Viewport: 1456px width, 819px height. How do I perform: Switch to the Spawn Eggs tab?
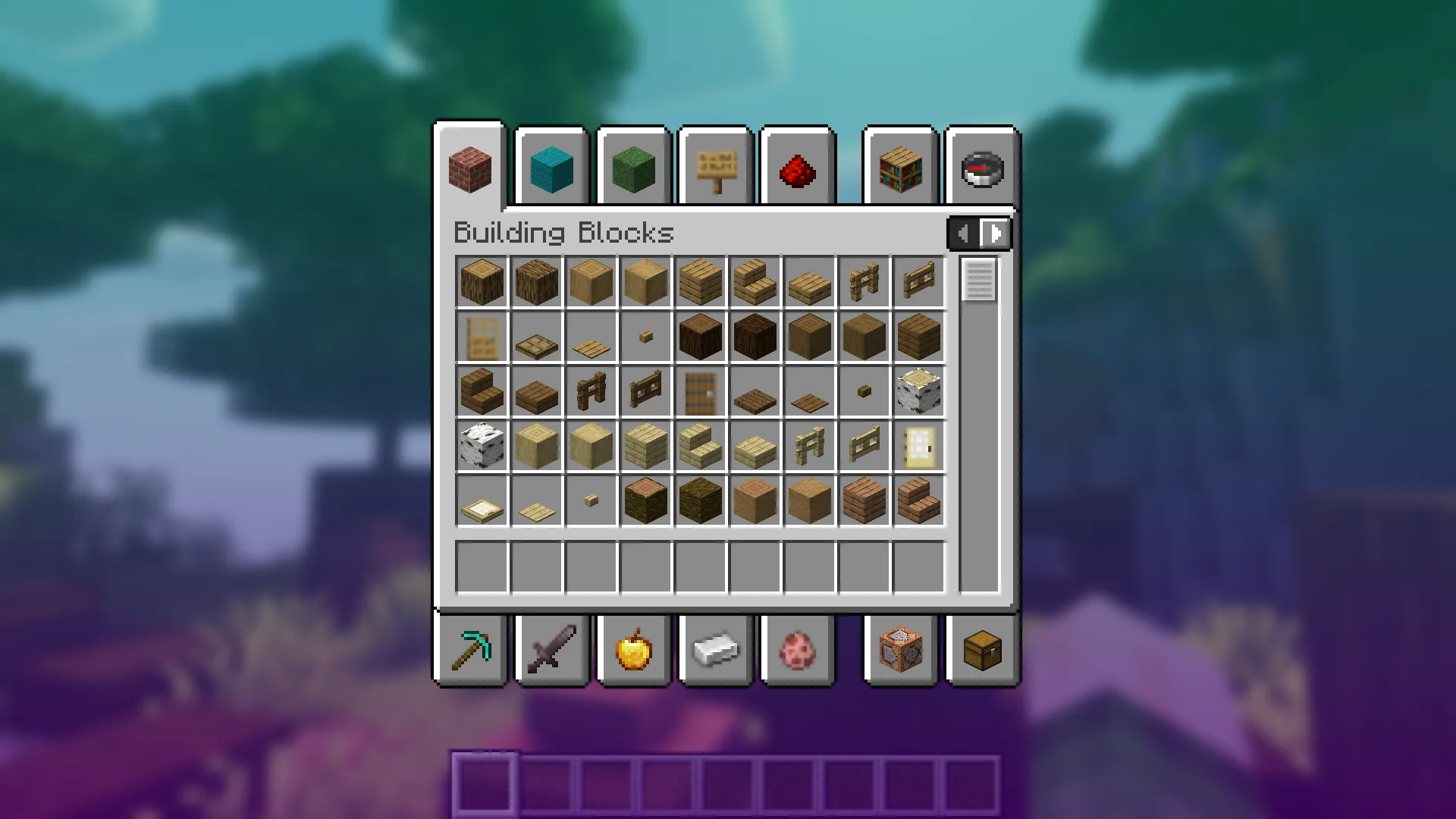coord(797,650)
